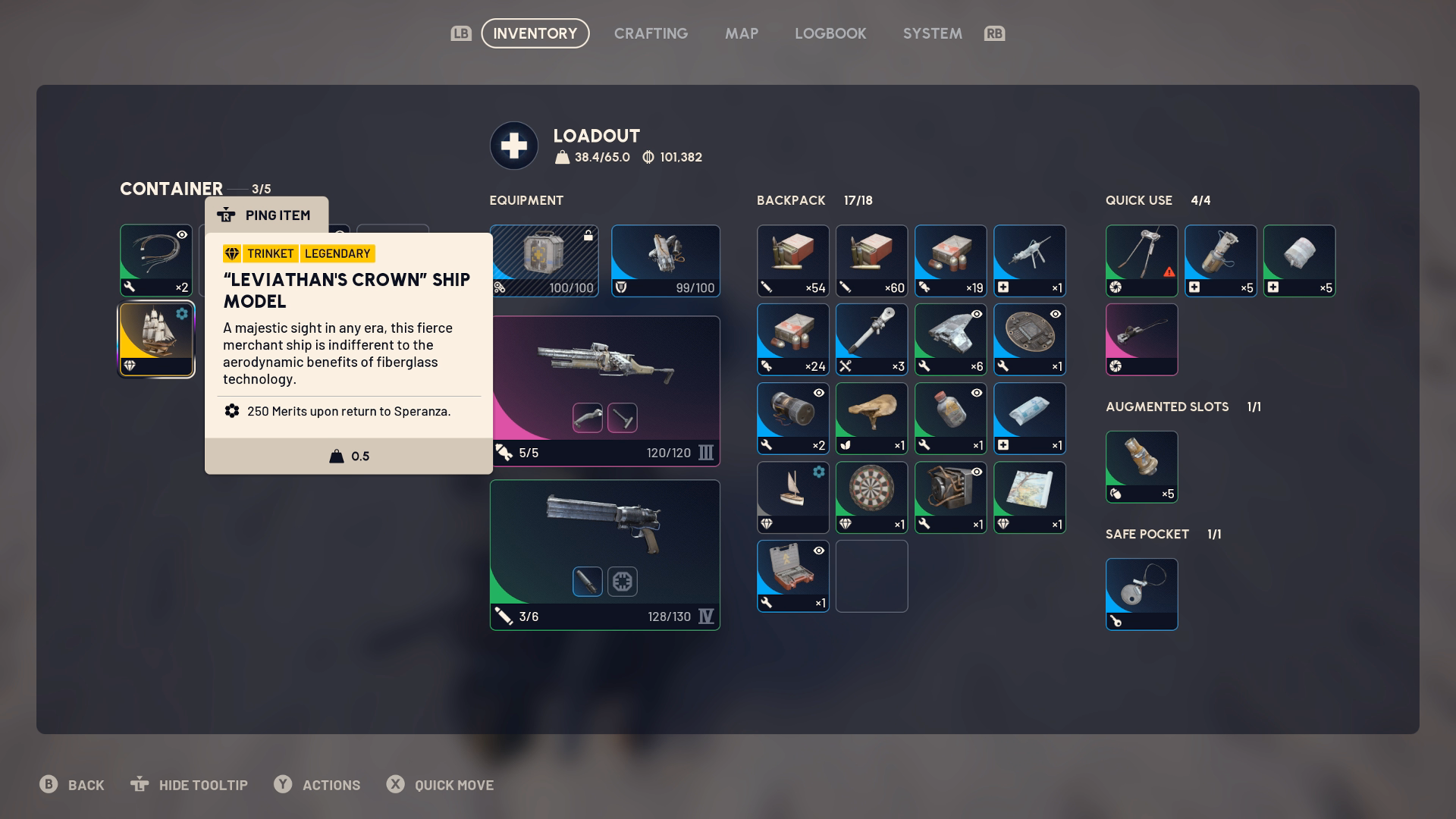Select the toolbox in the backpack

[x=792, y=576]
